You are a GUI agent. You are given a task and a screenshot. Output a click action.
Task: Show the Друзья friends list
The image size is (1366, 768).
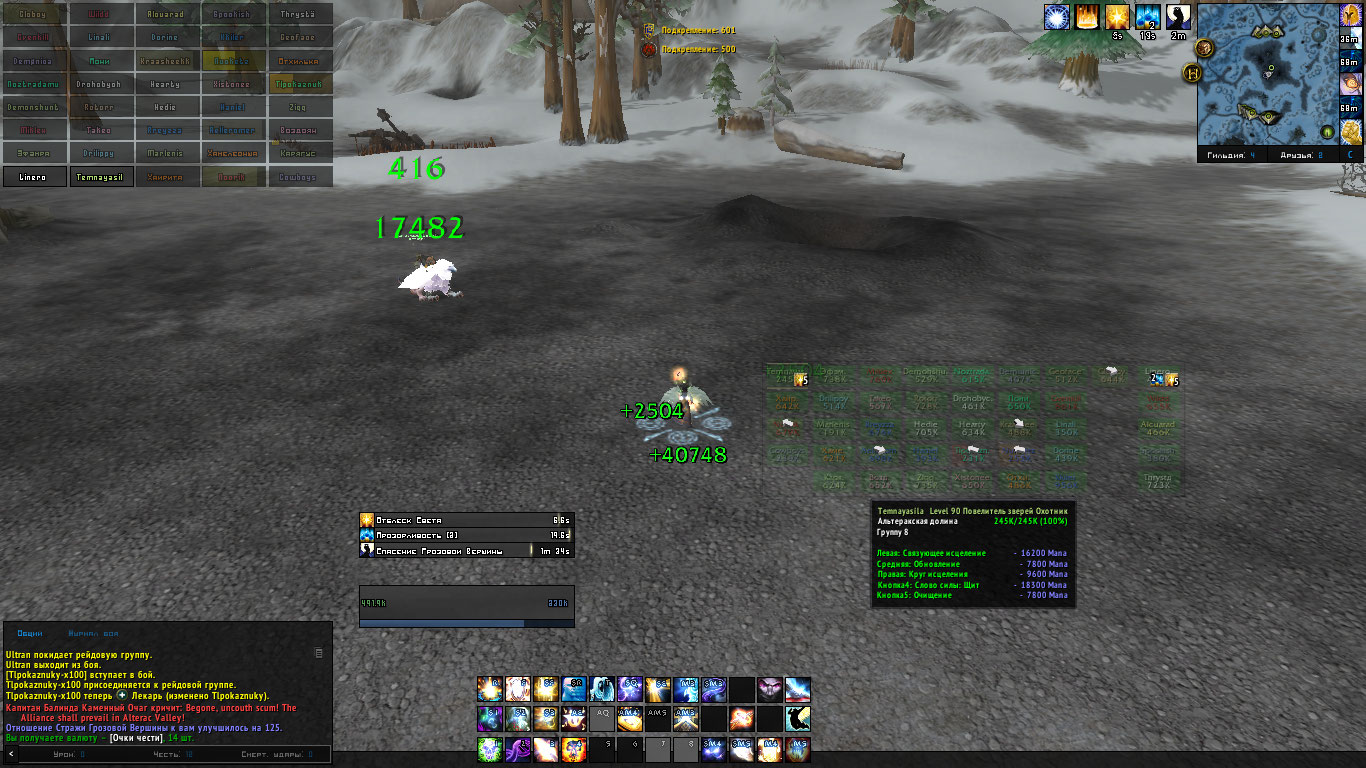click(1299, 155)
